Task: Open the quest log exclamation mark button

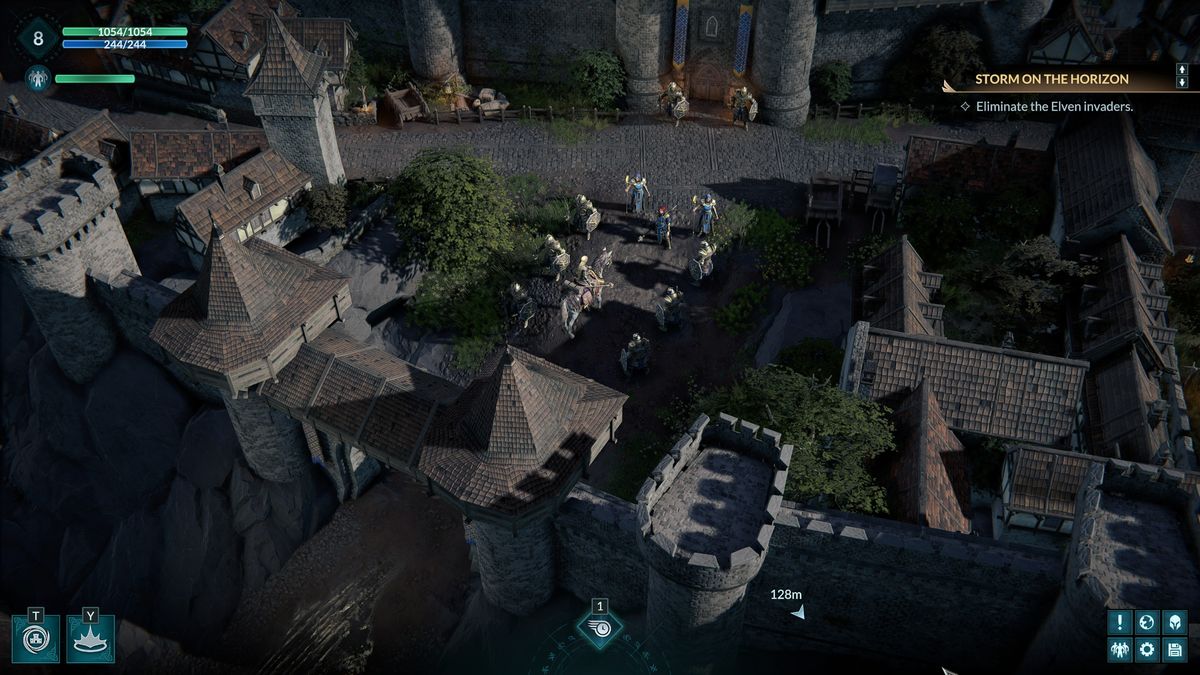Action: 1119,622
